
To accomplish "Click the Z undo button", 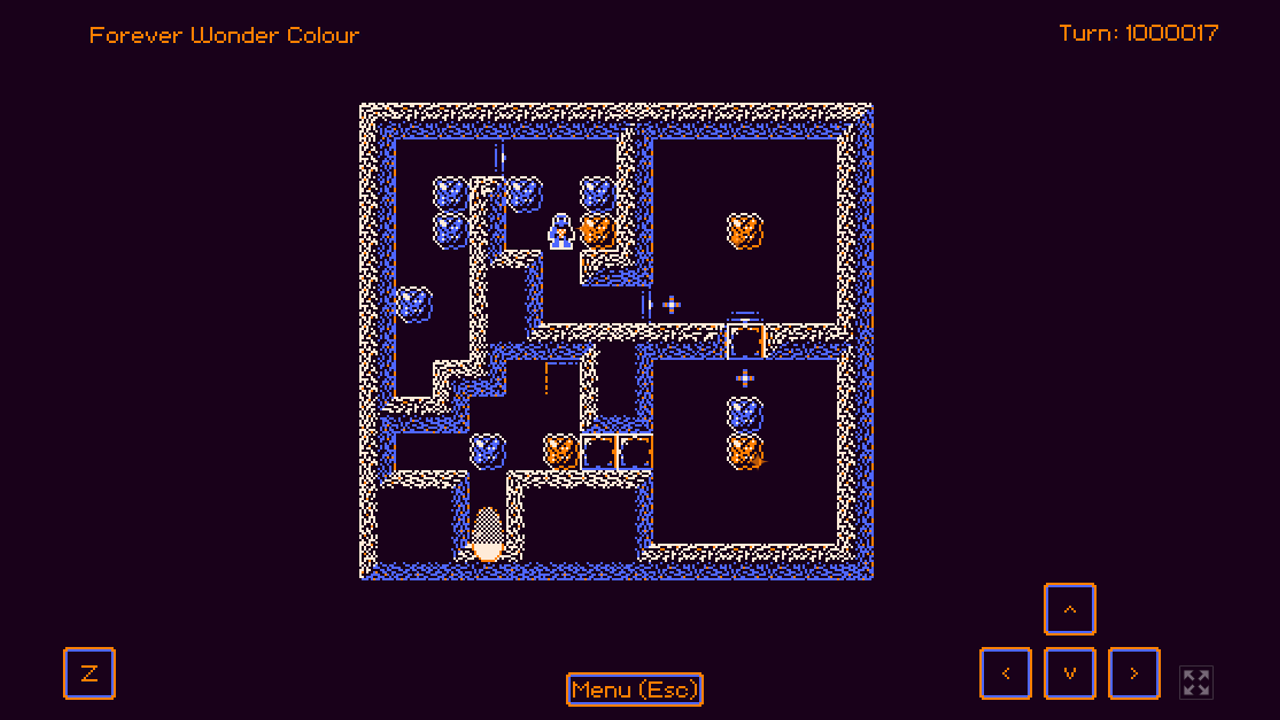I will pyautogui.click(x=89, y=673).
